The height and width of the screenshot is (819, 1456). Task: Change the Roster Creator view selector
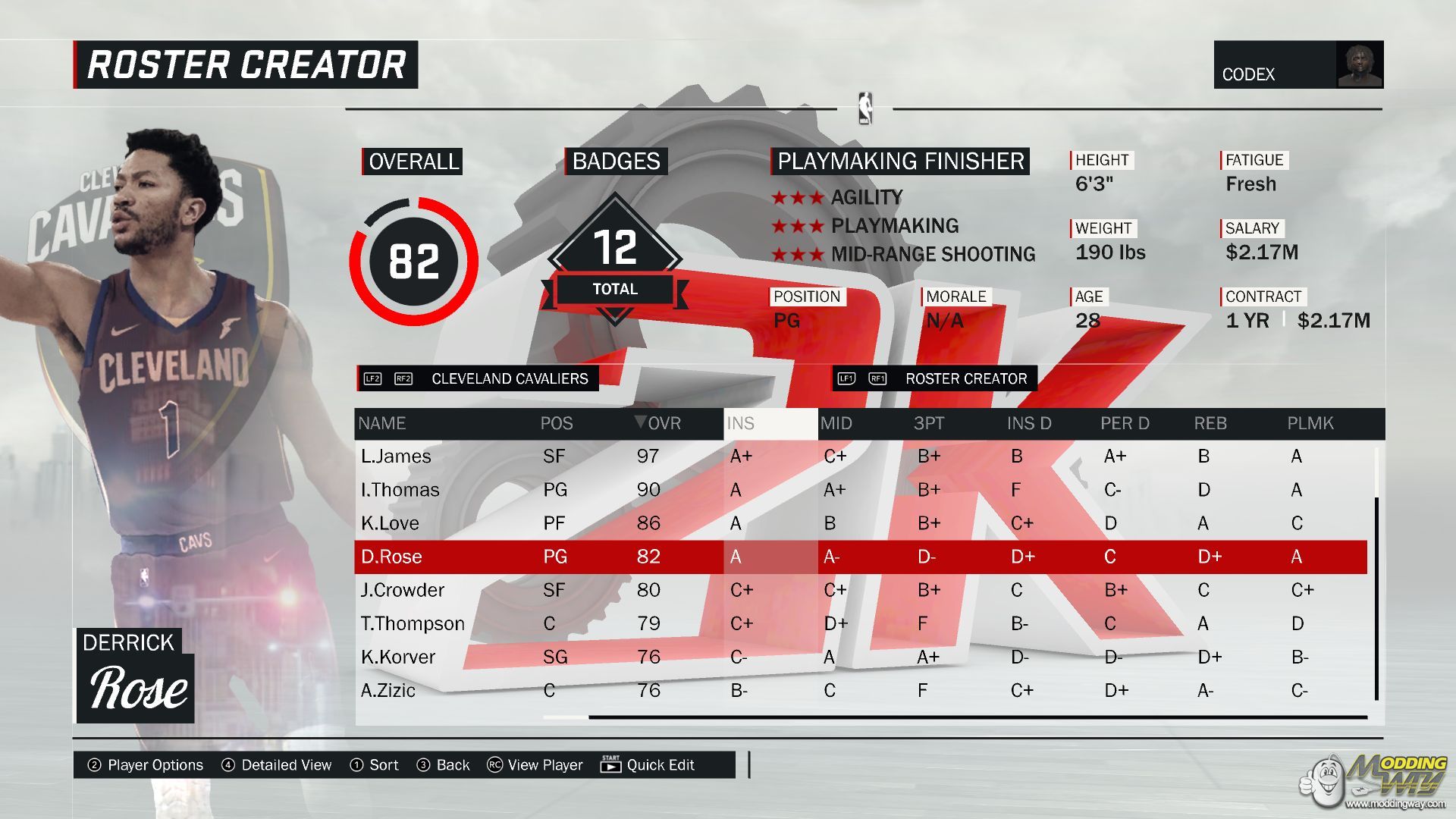(934, 378)
